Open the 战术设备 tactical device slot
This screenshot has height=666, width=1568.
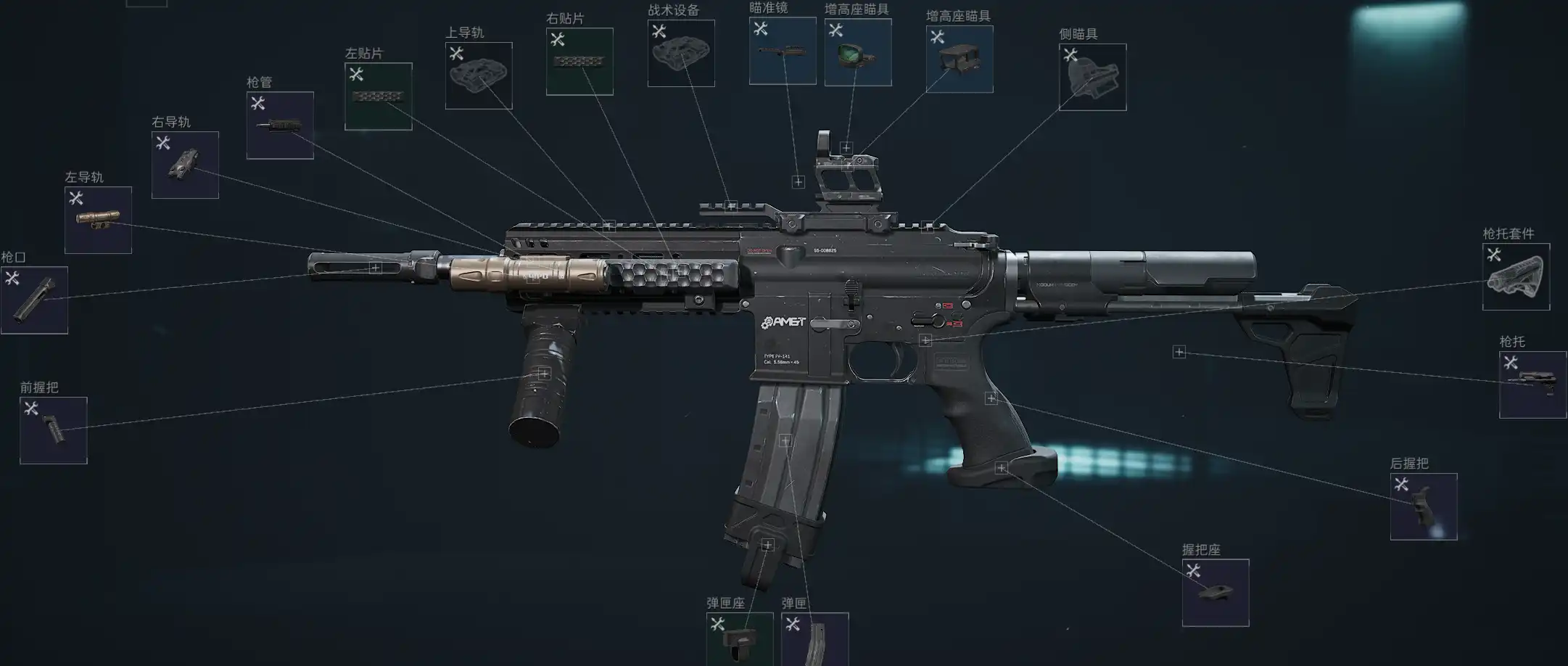coord(681,53)
